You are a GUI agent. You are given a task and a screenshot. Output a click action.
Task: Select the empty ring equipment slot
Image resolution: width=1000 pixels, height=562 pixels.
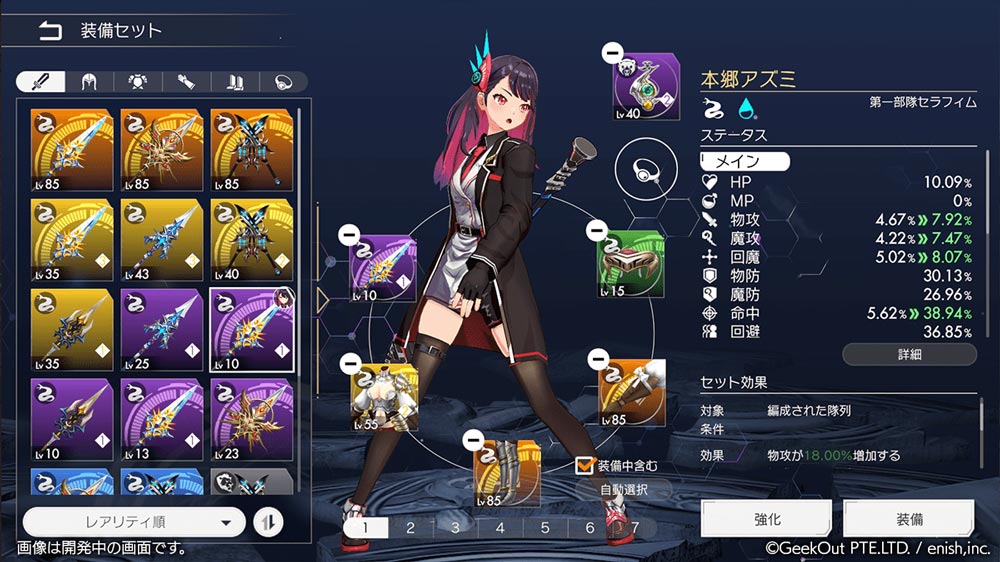pyautogui.click(x=642, y=173)
